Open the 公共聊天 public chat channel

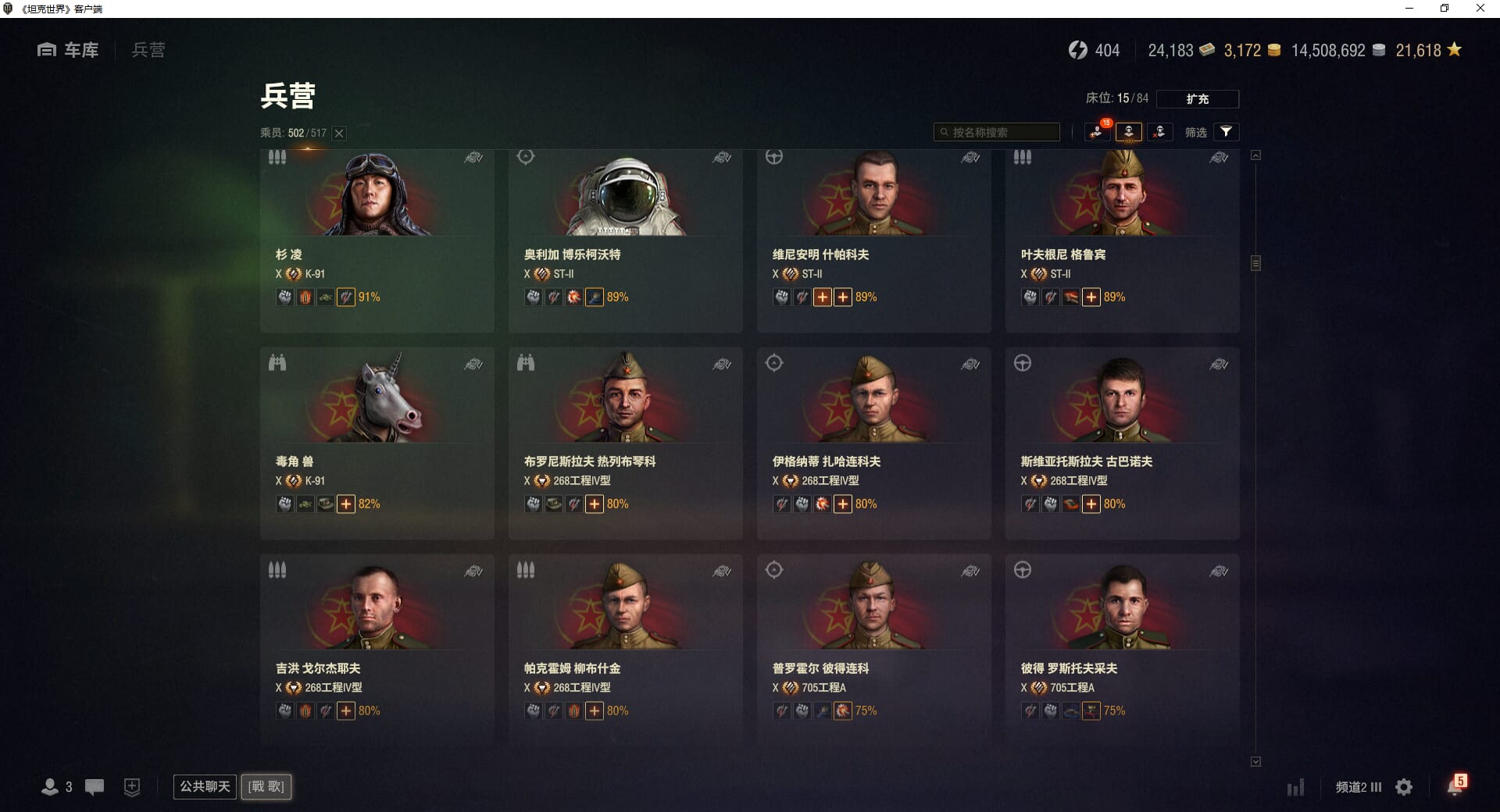click(205, 786)
